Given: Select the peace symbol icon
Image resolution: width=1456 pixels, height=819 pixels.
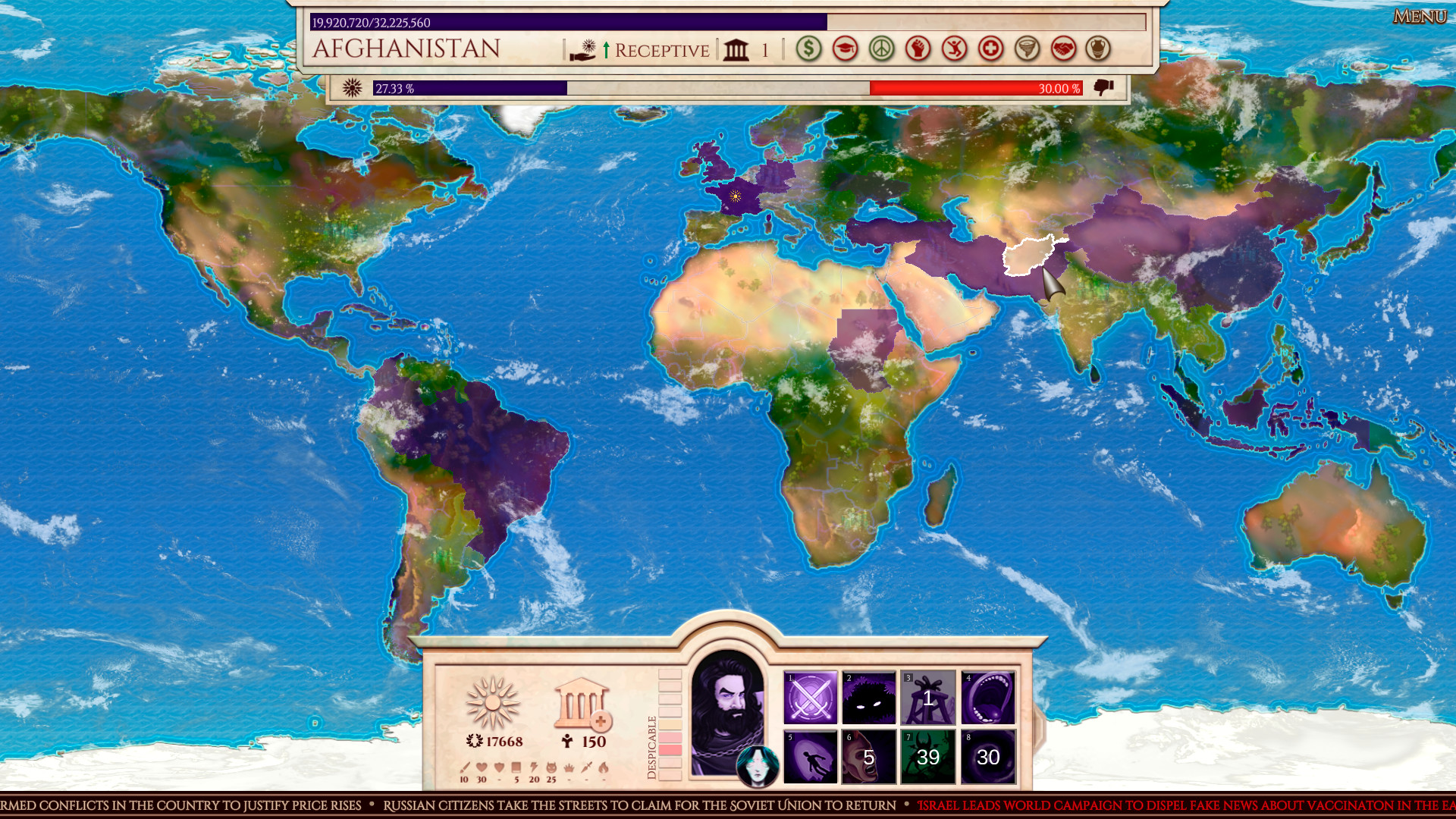Looking at the screenshot, I should [880, 49].
